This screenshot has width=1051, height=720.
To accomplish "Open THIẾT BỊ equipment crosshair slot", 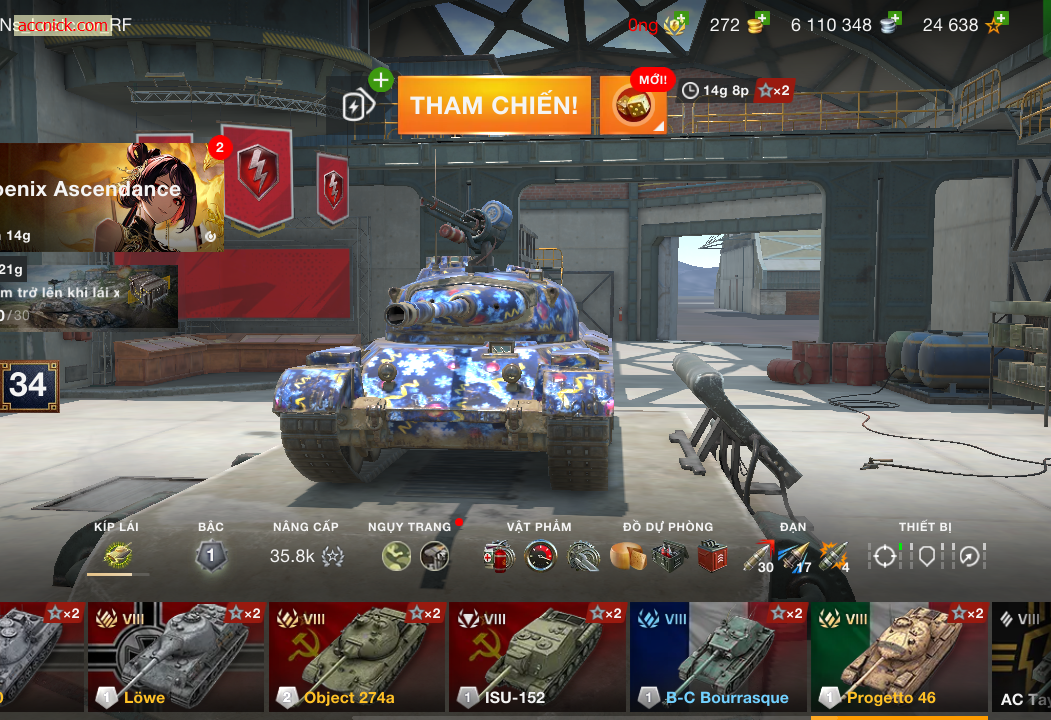I will coord(884,556).
